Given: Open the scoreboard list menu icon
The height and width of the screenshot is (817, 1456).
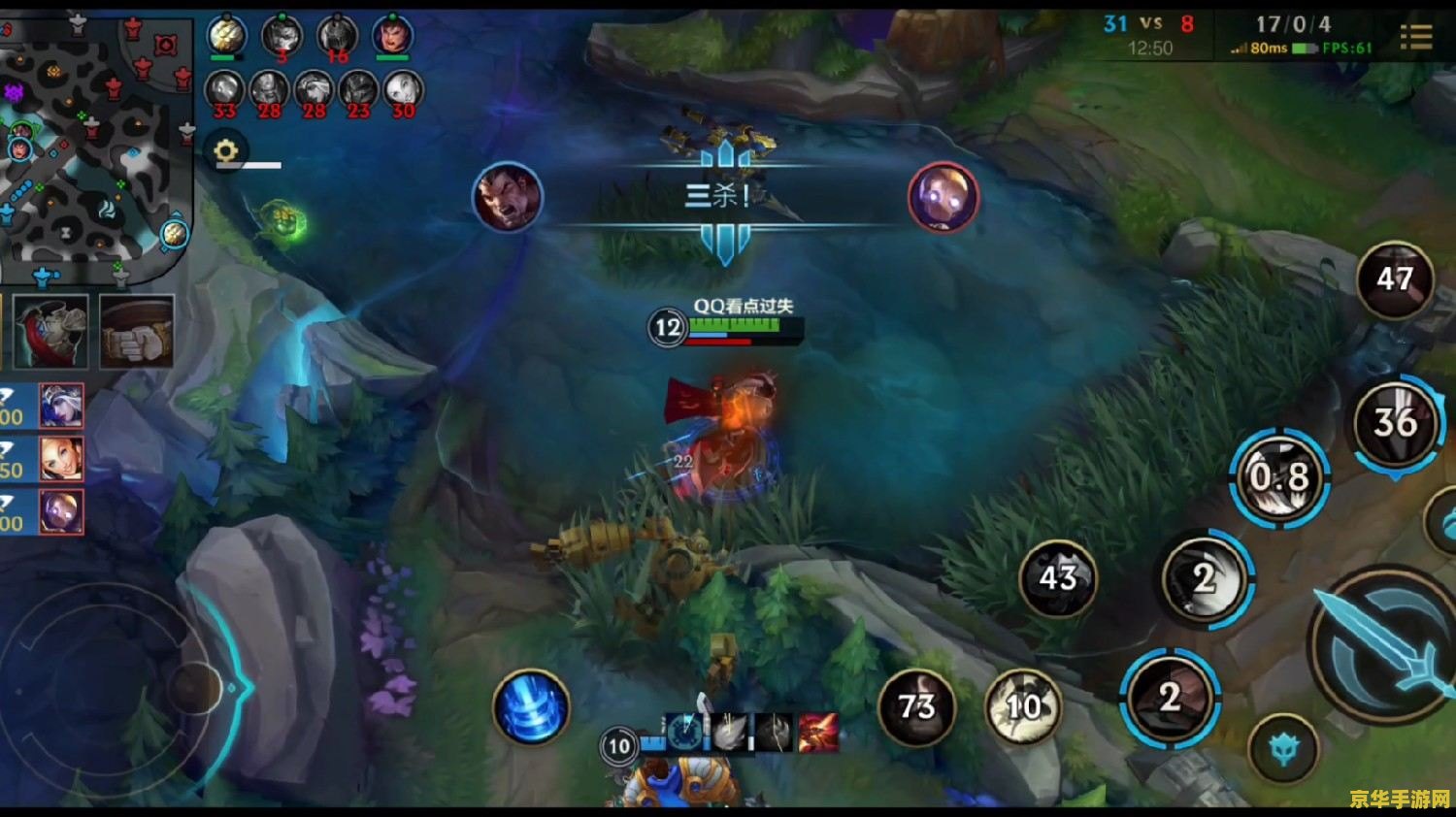Looking at the screenshot, I should 1416,37.
